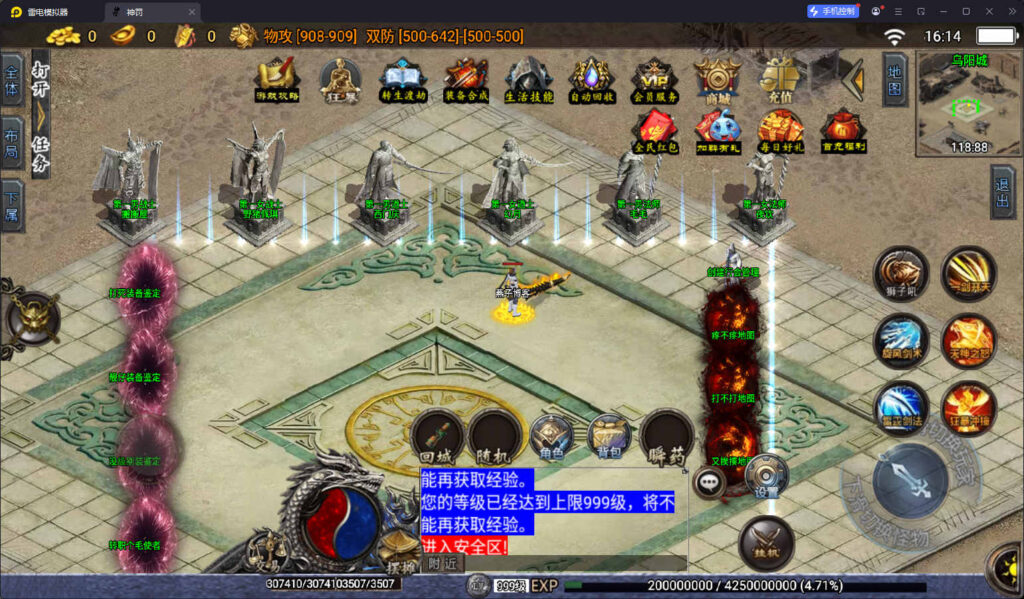Open the 背包 backpack
Image resolution: width=1024 pixels, height=599 pixels.
pos(609,435)
